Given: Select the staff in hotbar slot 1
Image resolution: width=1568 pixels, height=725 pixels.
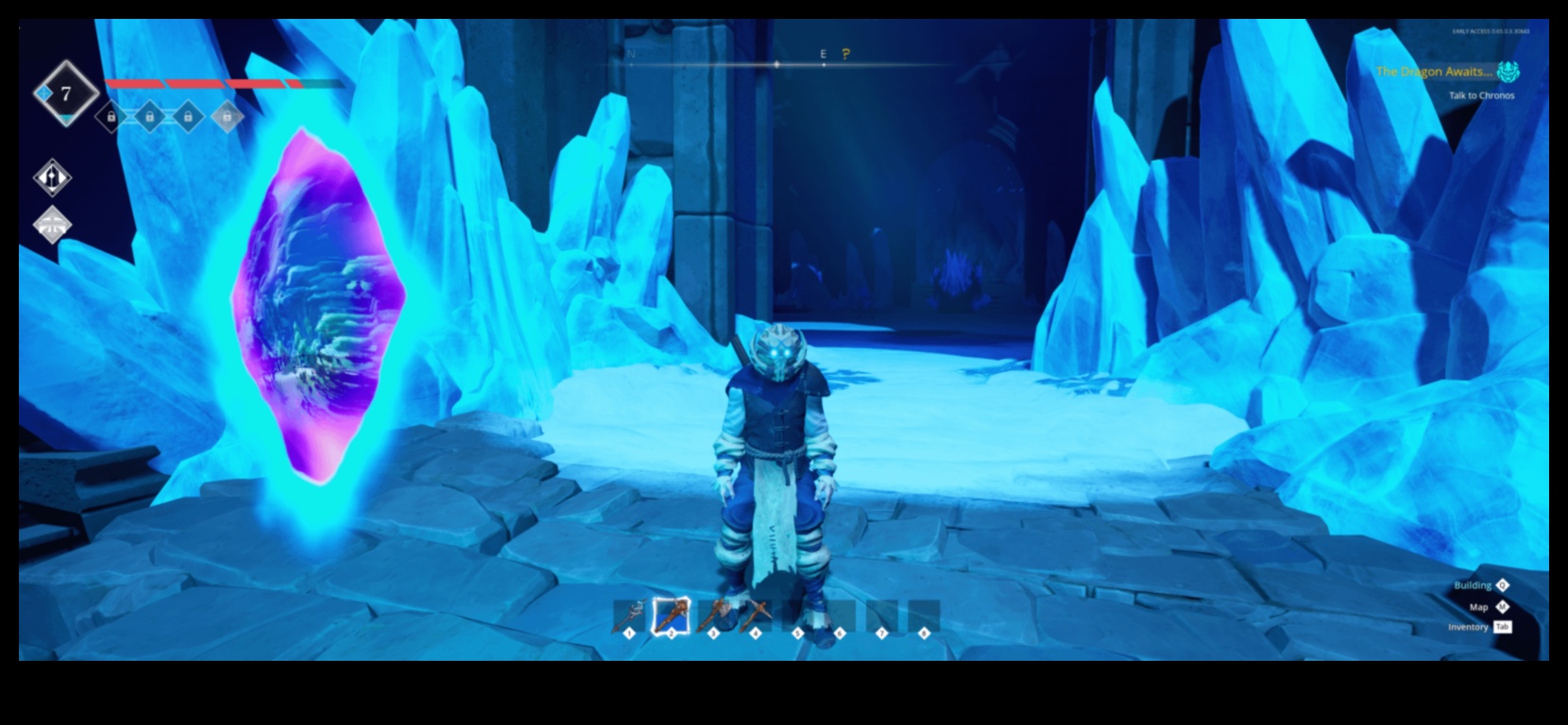Looking at the screenshot, I should point(629,616).
